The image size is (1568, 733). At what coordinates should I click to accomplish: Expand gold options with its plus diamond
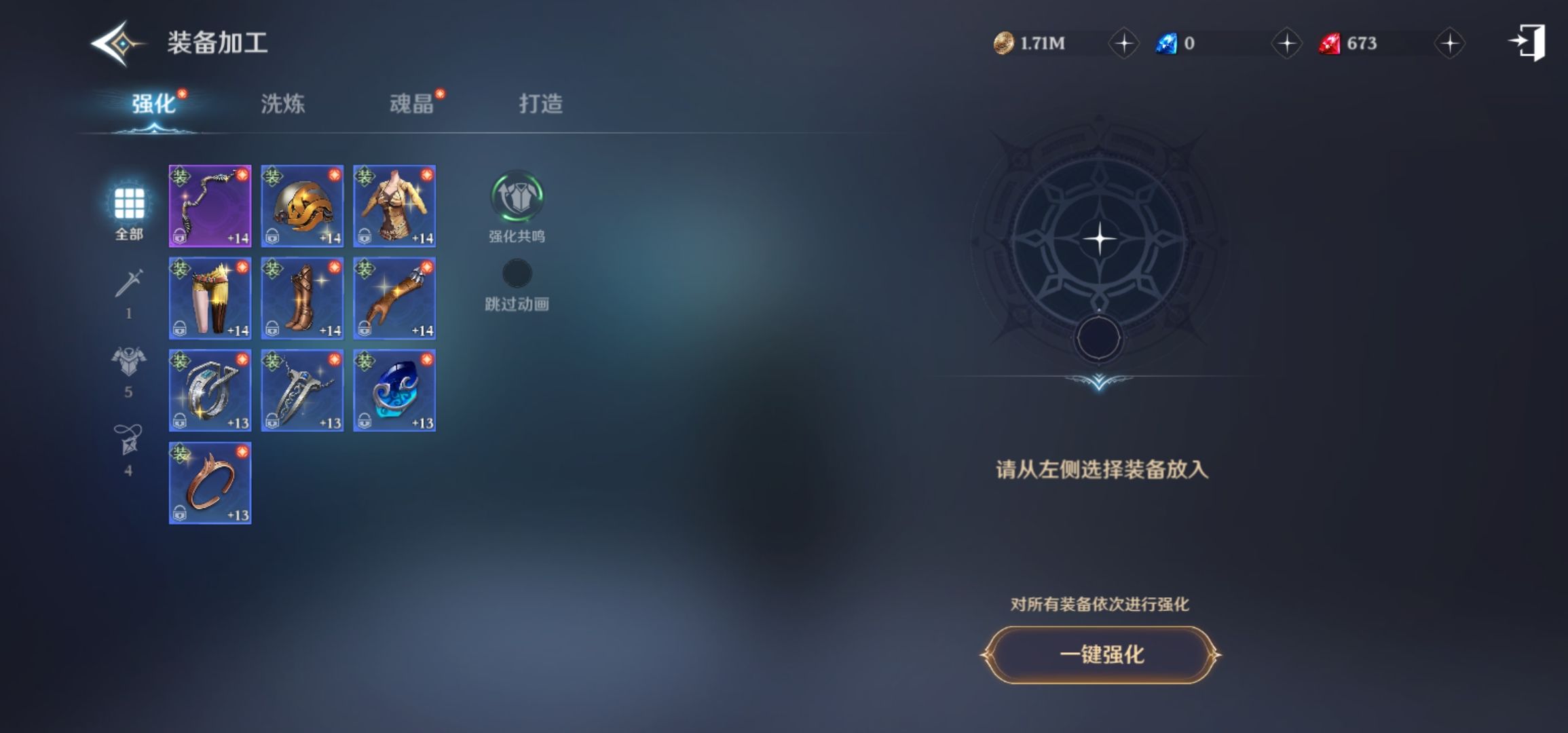click(x=1123, y=42)
